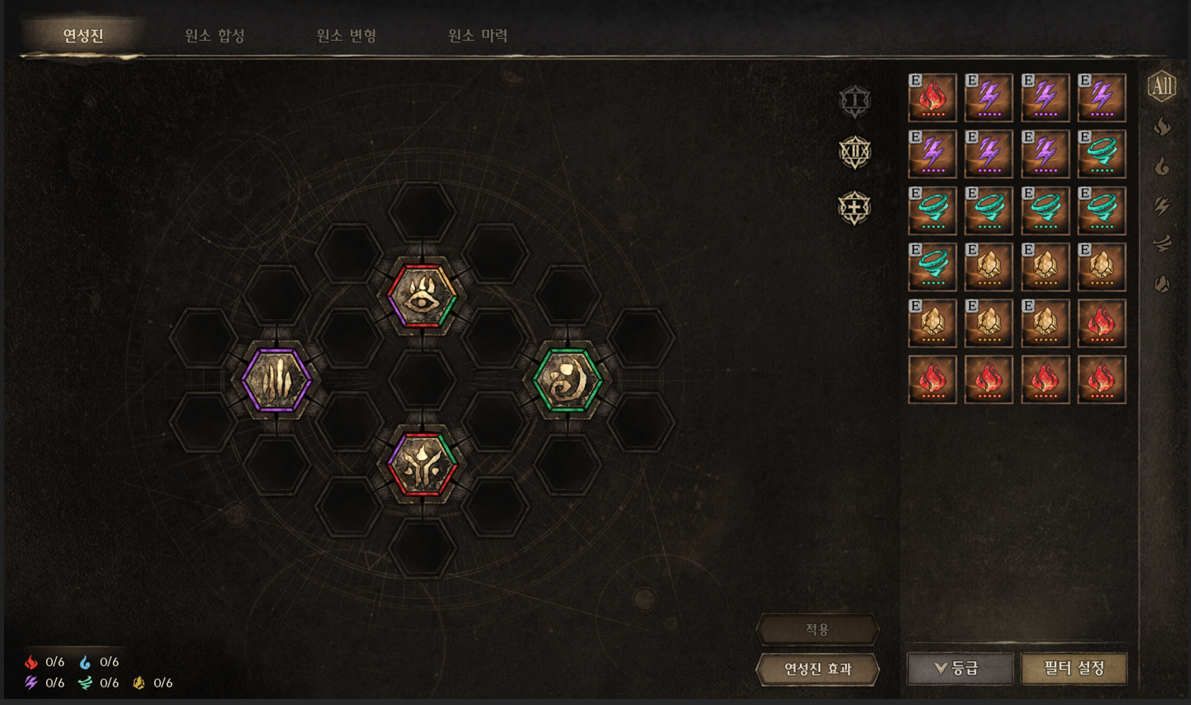Screen dimensions: 1191x705
Task: Switch to the 원소 합성 tab
Action: [x=215, y=36]
